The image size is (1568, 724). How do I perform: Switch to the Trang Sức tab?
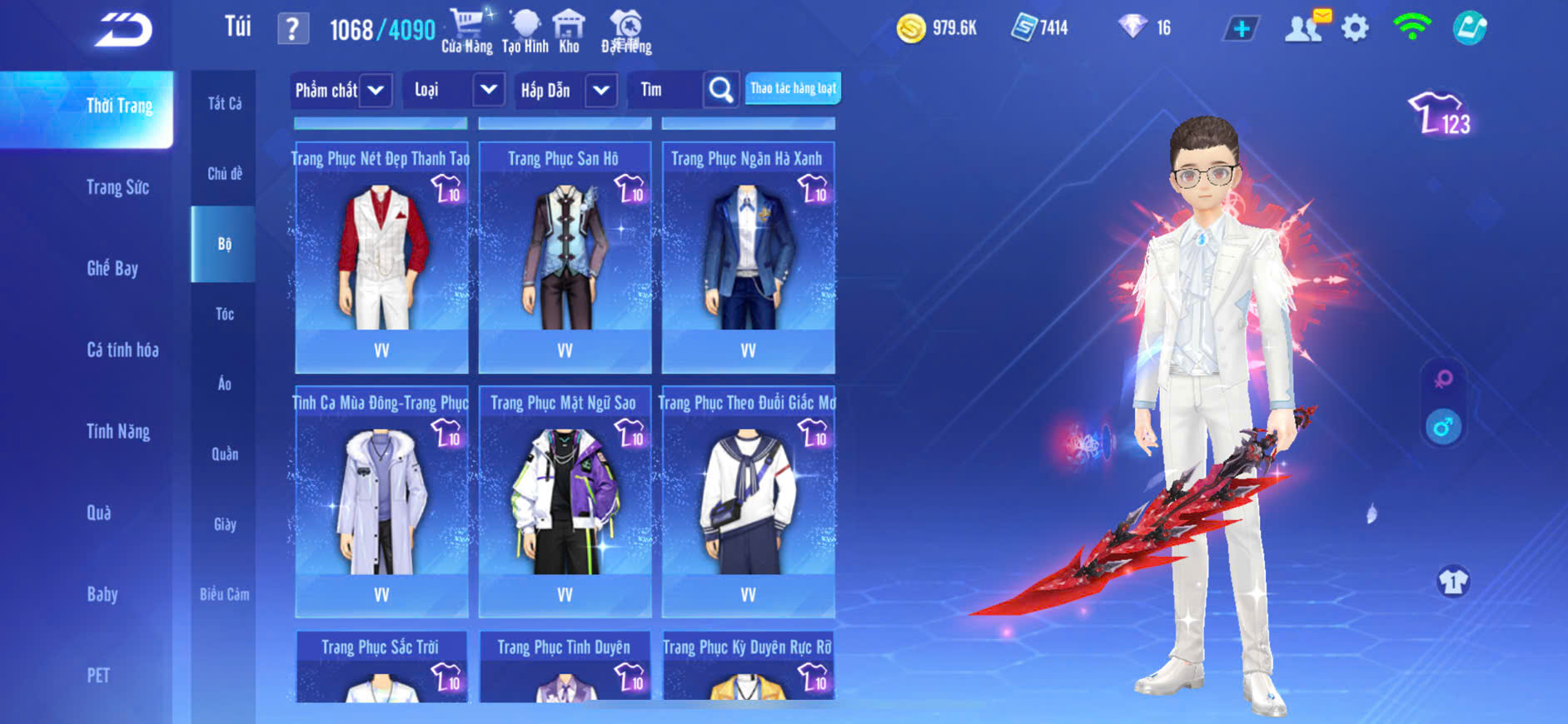117,187
